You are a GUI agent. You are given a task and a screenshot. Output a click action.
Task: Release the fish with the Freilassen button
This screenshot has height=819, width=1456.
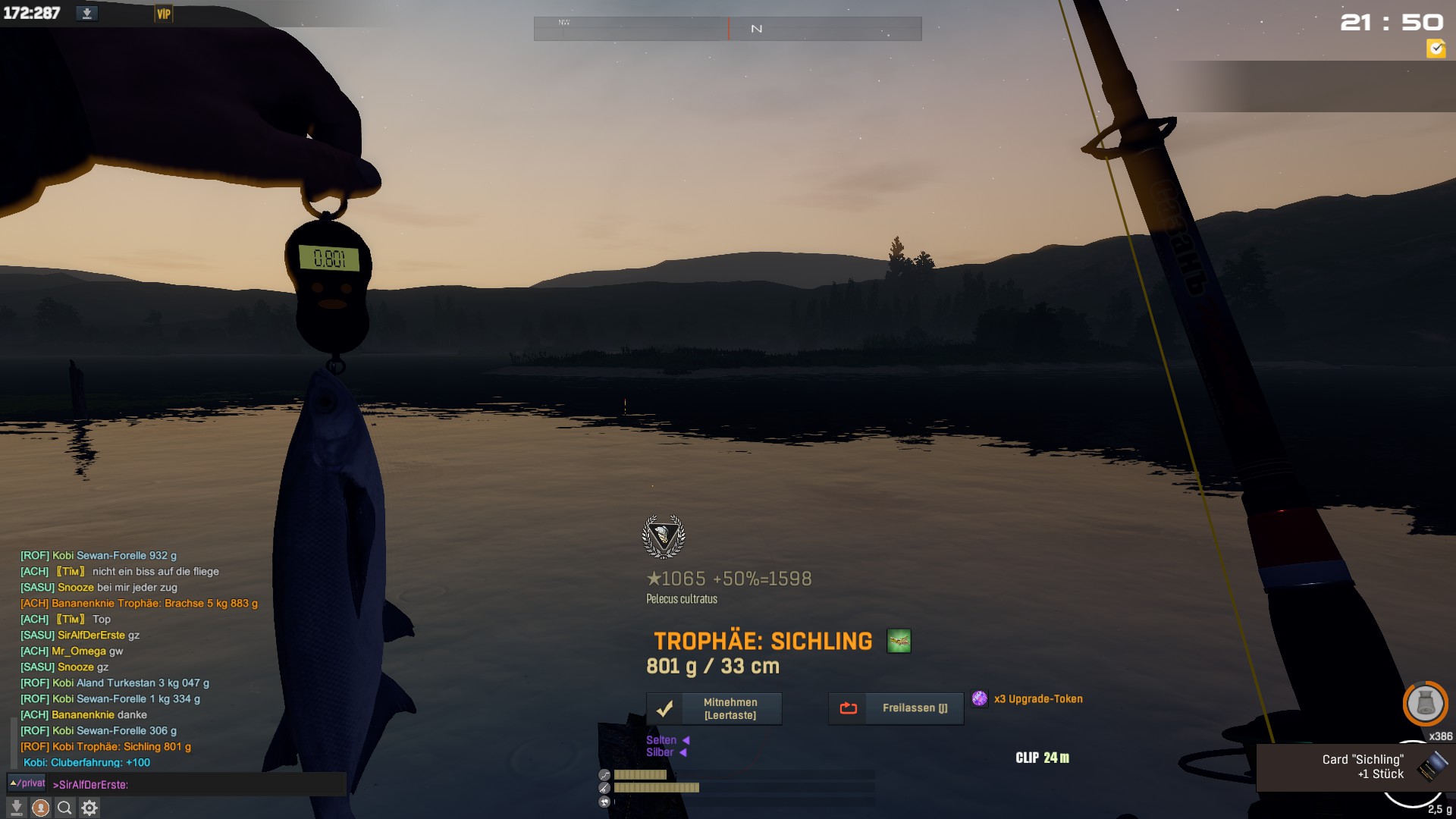896,708
